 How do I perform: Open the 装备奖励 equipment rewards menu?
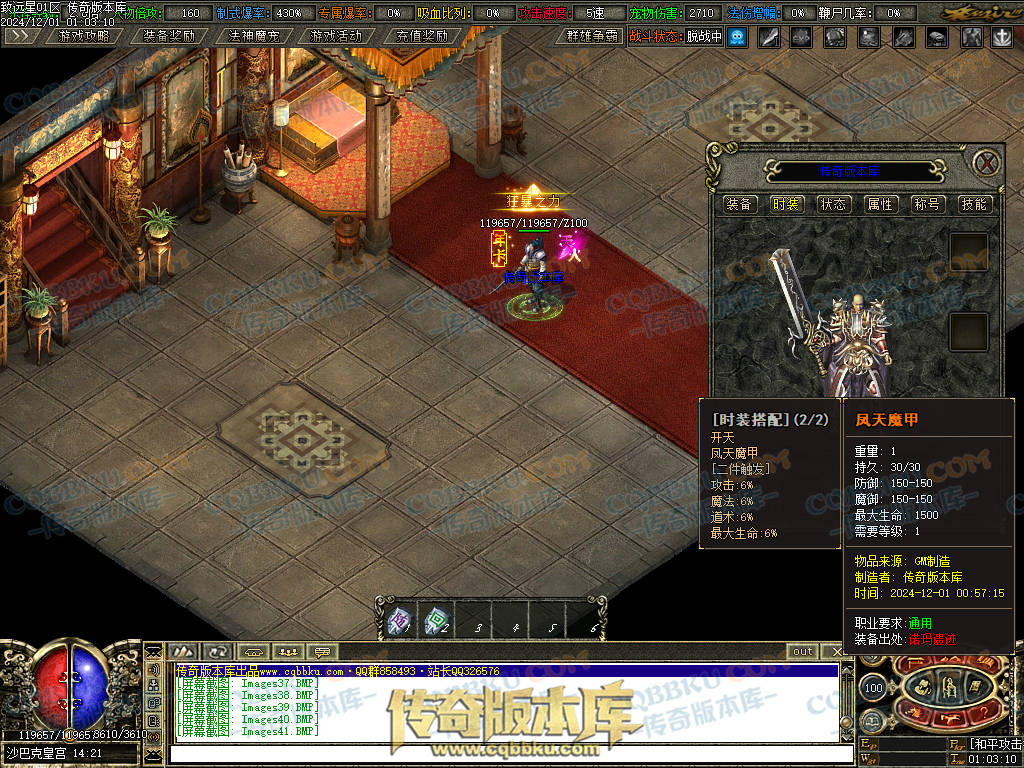(168, 36)
